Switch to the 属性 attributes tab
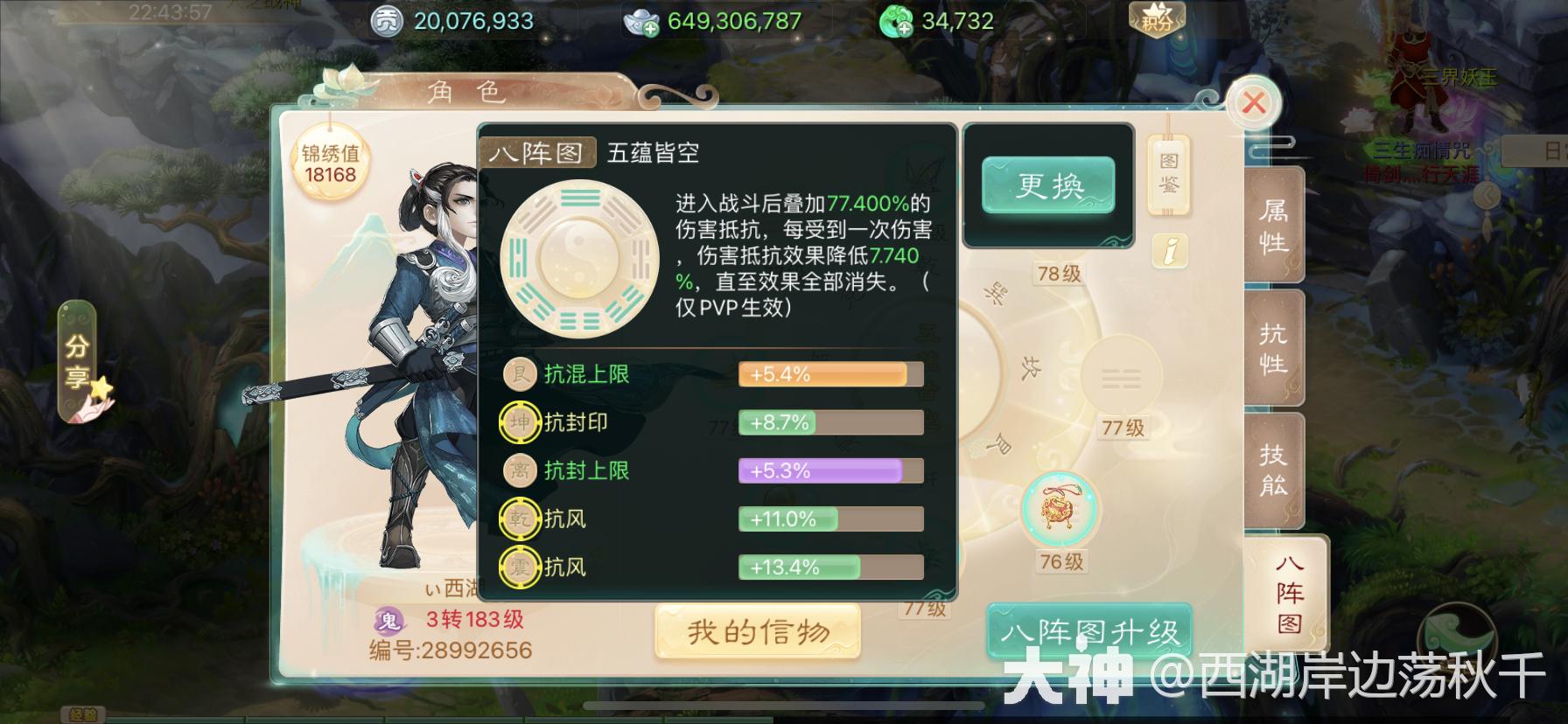 tap(1274, 226)
